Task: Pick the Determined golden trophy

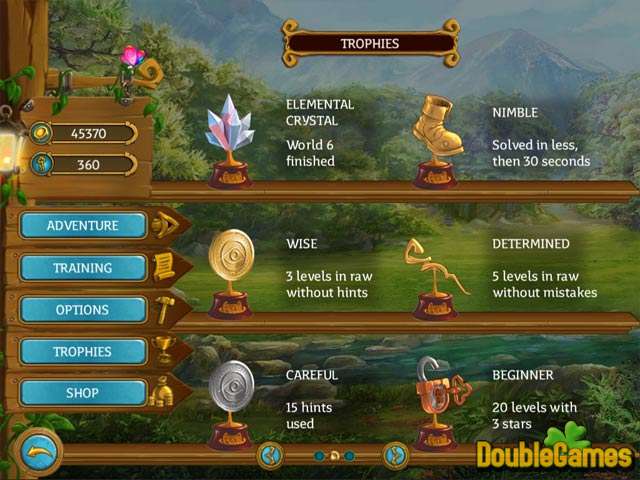Action: click(436, 275)
